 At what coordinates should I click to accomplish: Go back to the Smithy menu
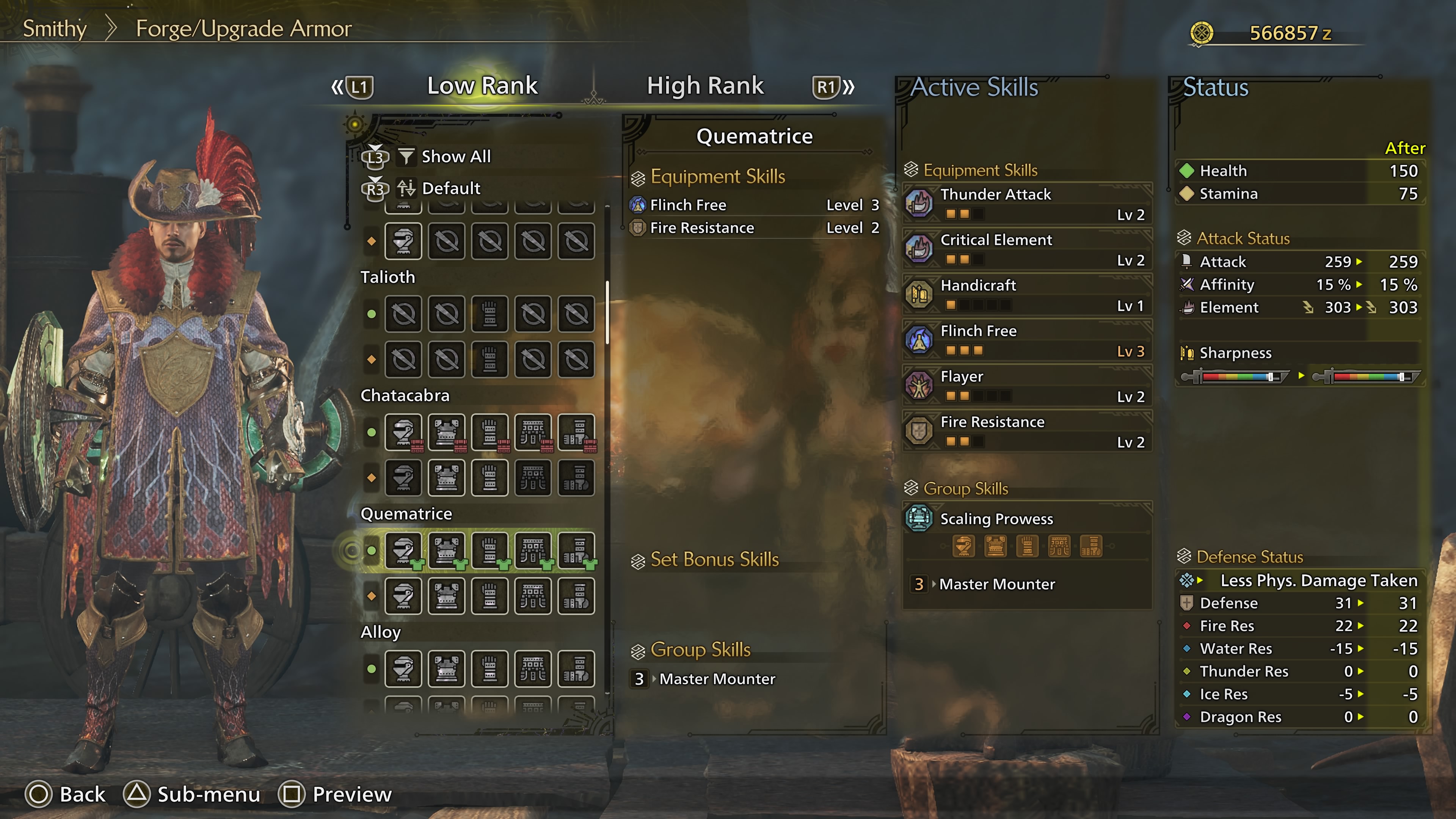[54, 28]
